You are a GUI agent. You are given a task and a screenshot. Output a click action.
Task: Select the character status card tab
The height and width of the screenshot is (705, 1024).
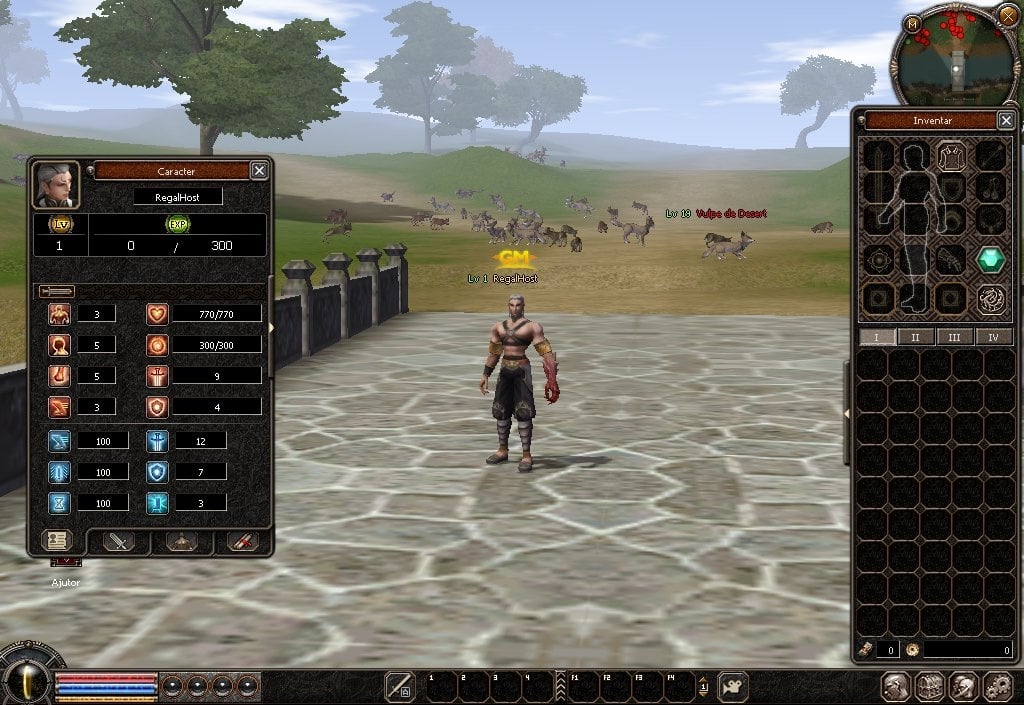coord(57,540)
